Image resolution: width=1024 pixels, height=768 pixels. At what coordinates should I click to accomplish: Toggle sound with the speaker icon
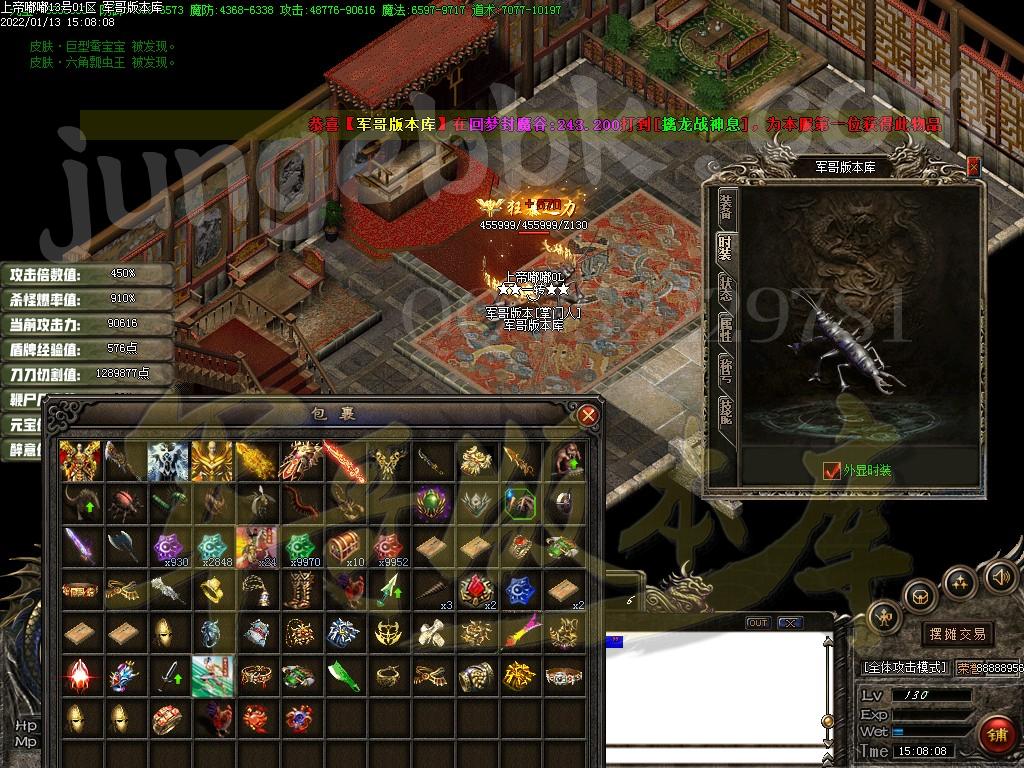click(x=999, y=575)
